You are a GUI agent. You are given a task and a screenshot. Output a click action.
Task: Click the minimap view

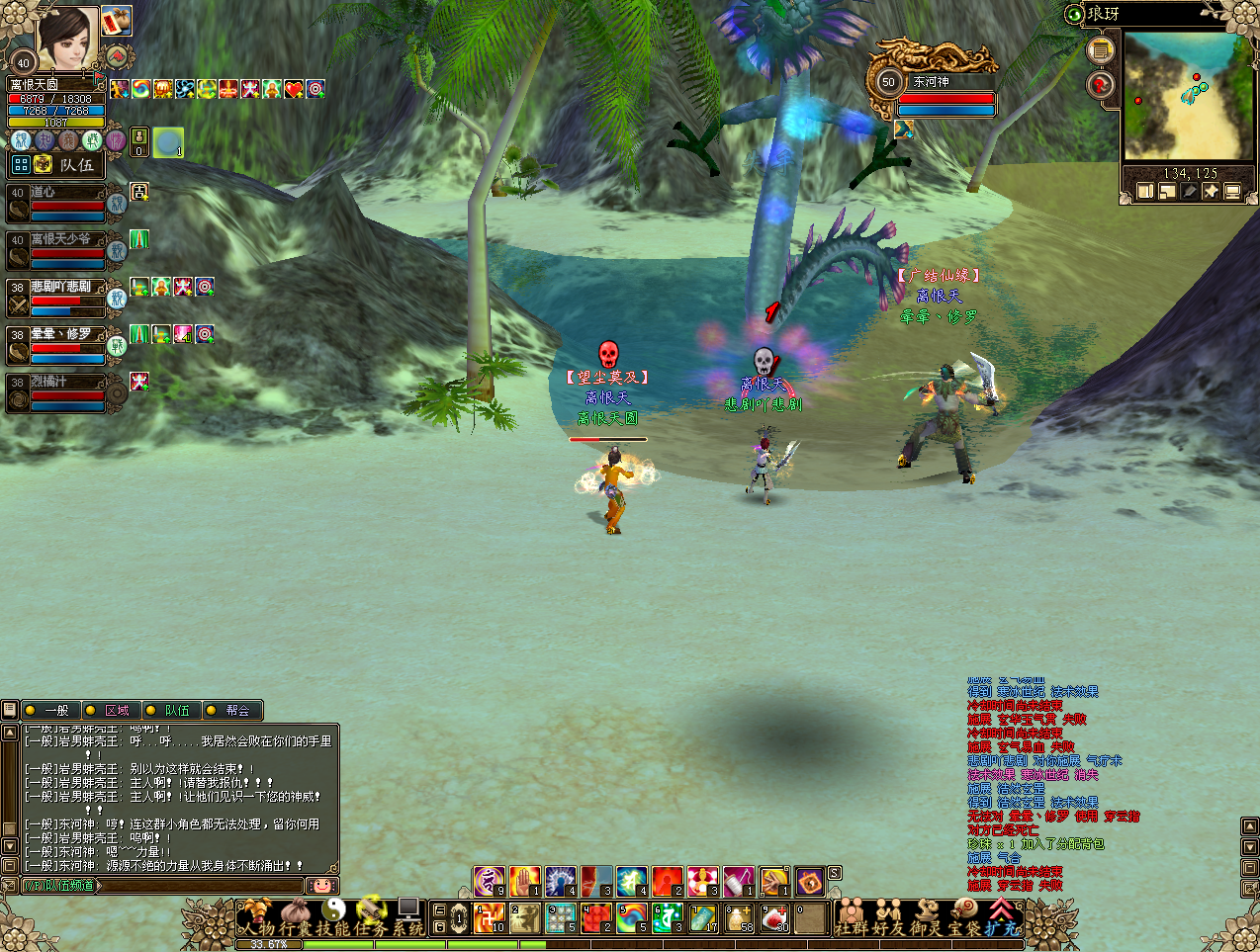click(x=1187, y=97)
